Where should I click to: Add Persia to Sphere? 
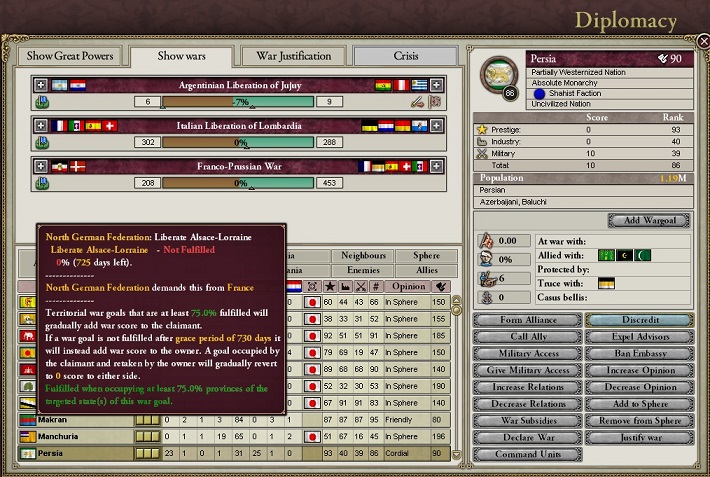637,403
